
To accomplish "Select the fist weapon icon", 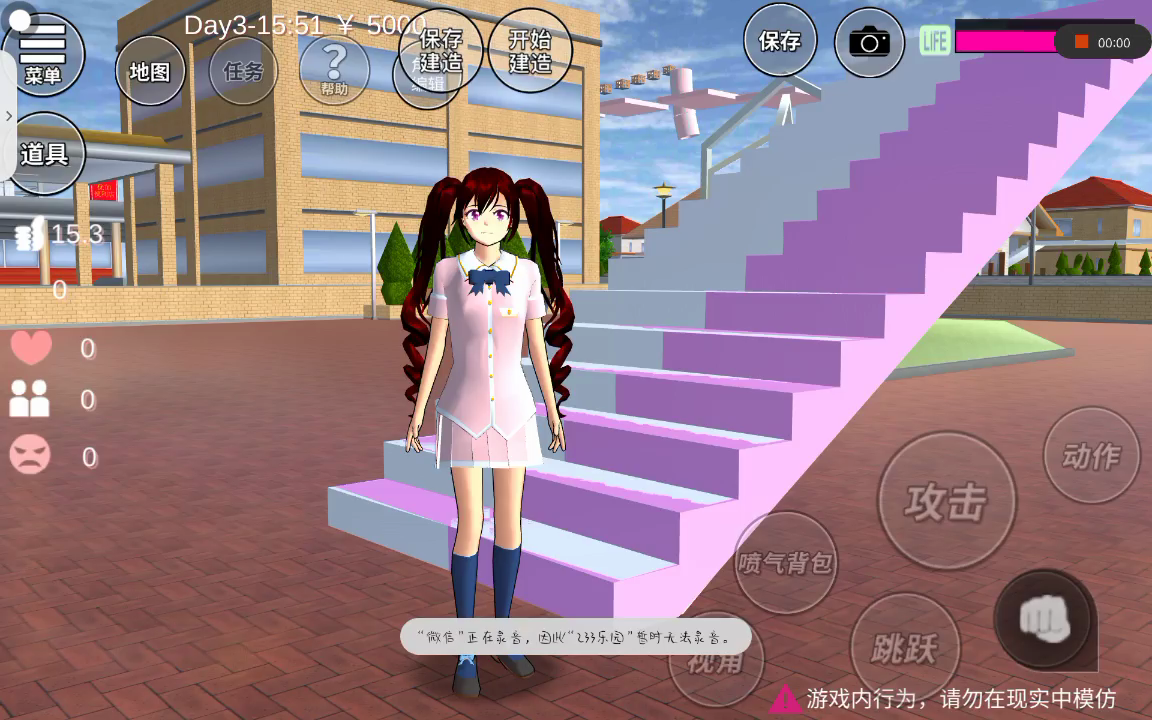I will [x=1044, y=620].
